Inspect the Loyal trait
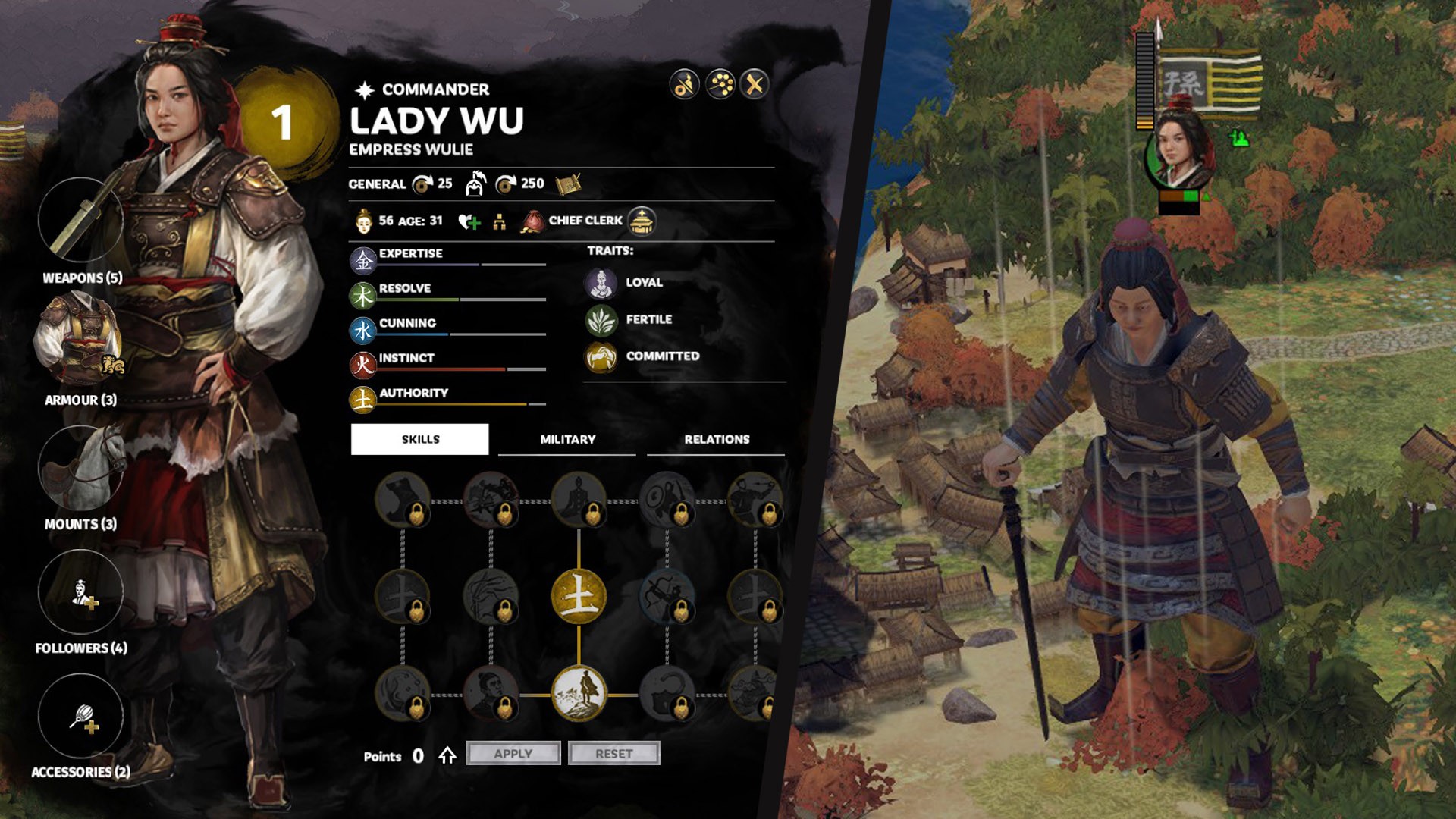1456x819 pixels. pos(601,283)
